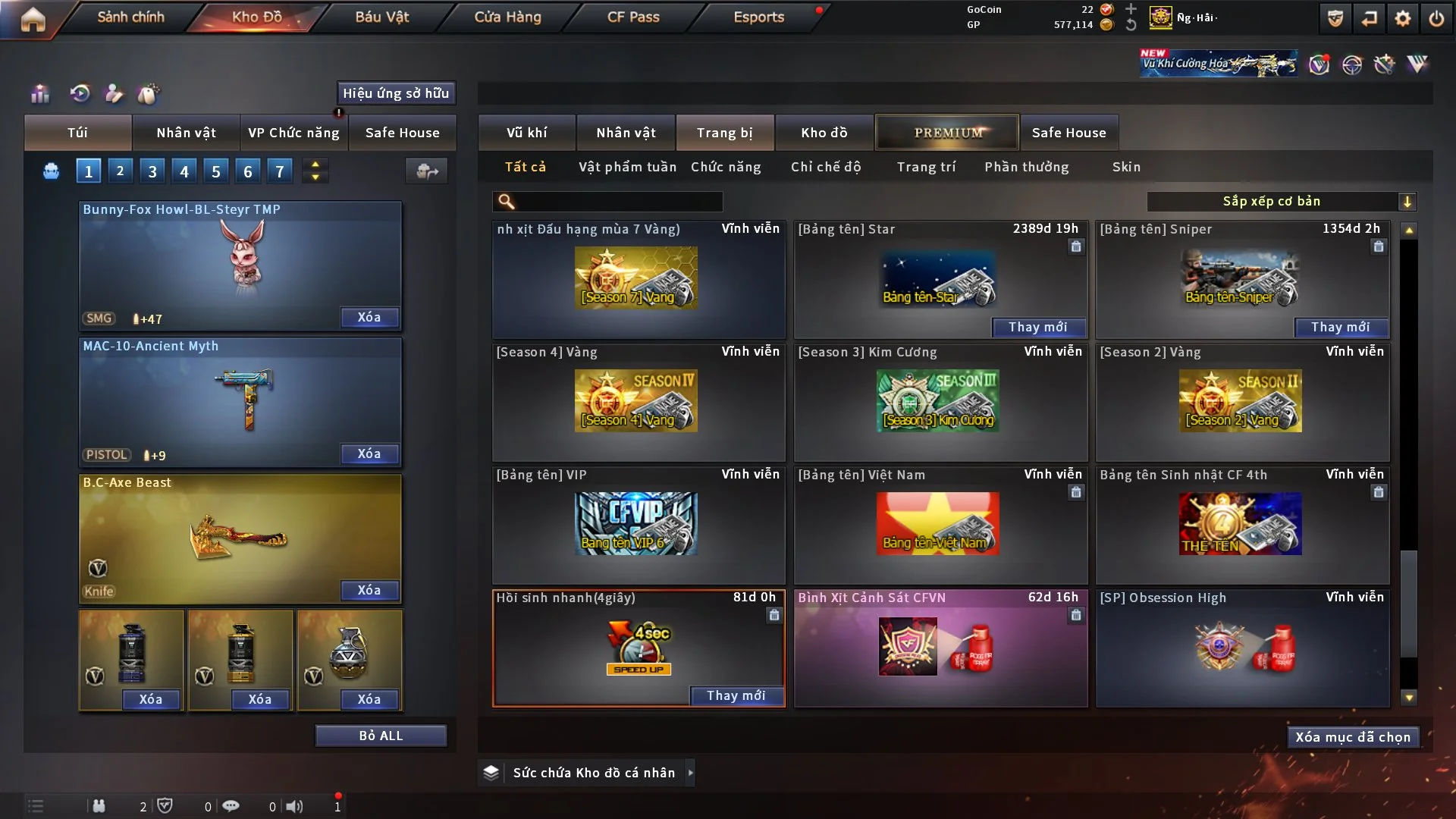Image resolution: width=1456 pixels, height=819 pixels.
Task: Click Xóa mục đã chọn button
Action: coord(1353,737)
